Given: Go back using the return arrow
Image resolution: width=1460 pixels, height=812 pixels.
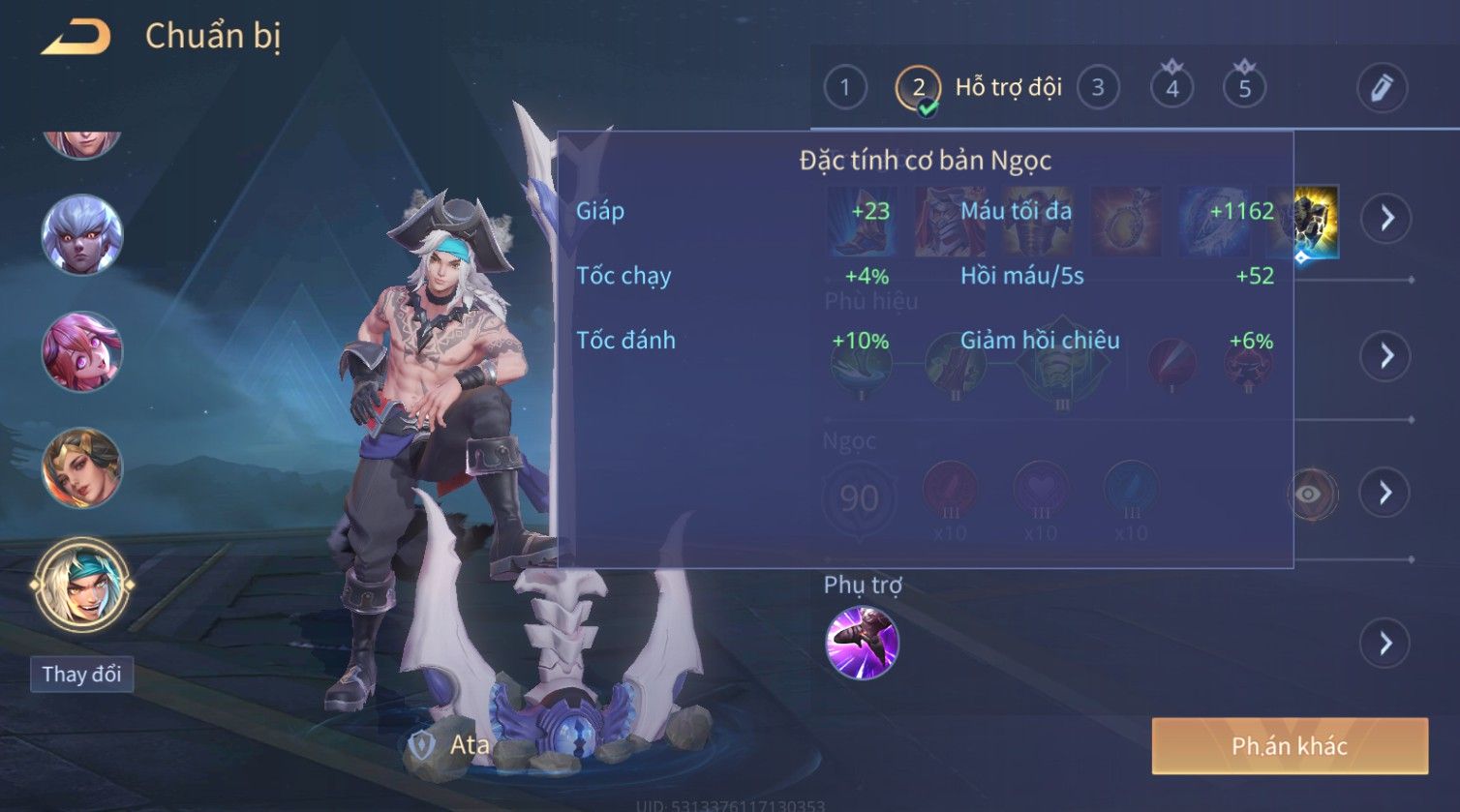Looking at the screenshot, I should point(76,38).
